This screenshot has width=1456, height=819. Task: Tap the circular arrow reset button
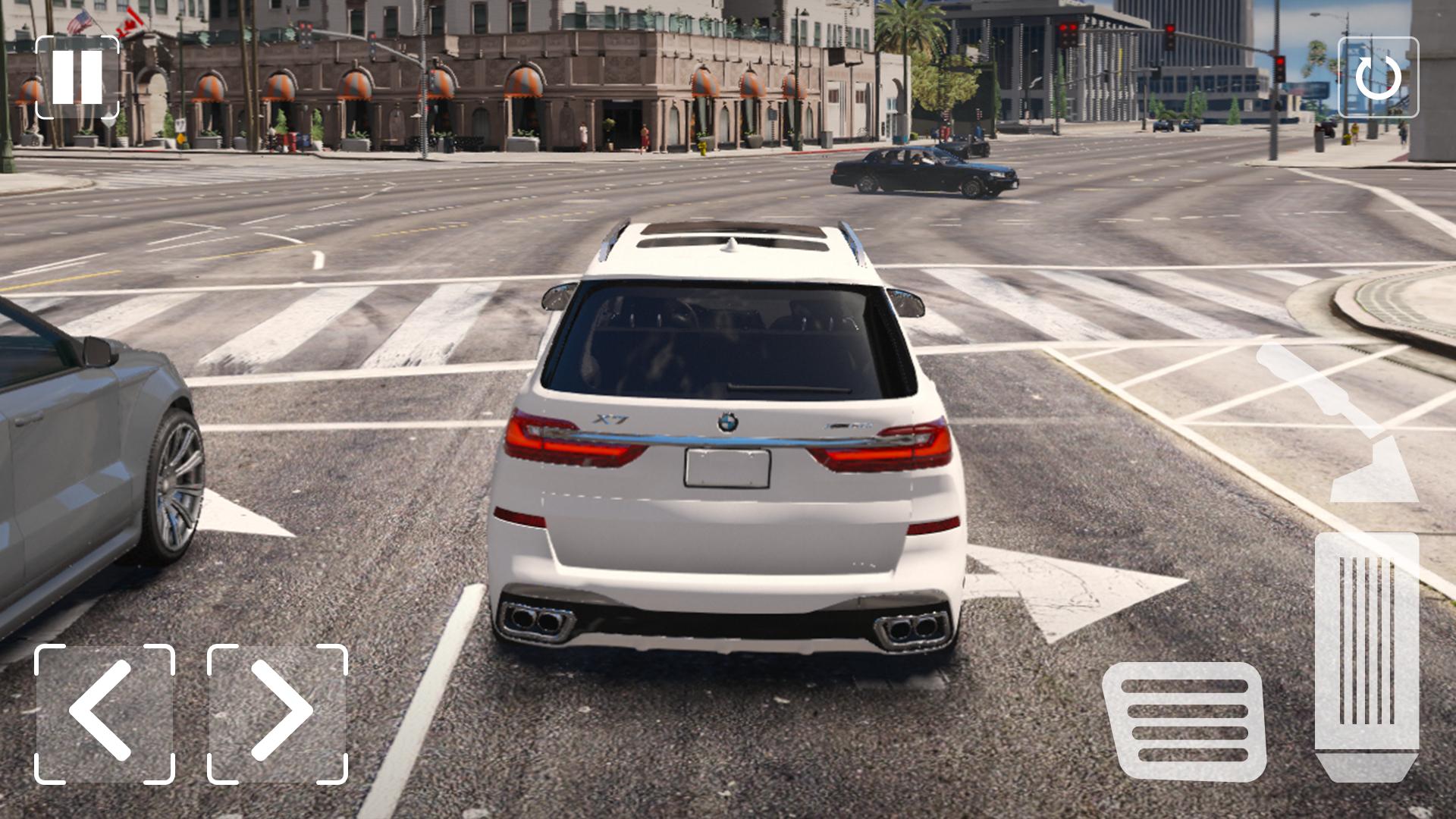pos(1378,77)
